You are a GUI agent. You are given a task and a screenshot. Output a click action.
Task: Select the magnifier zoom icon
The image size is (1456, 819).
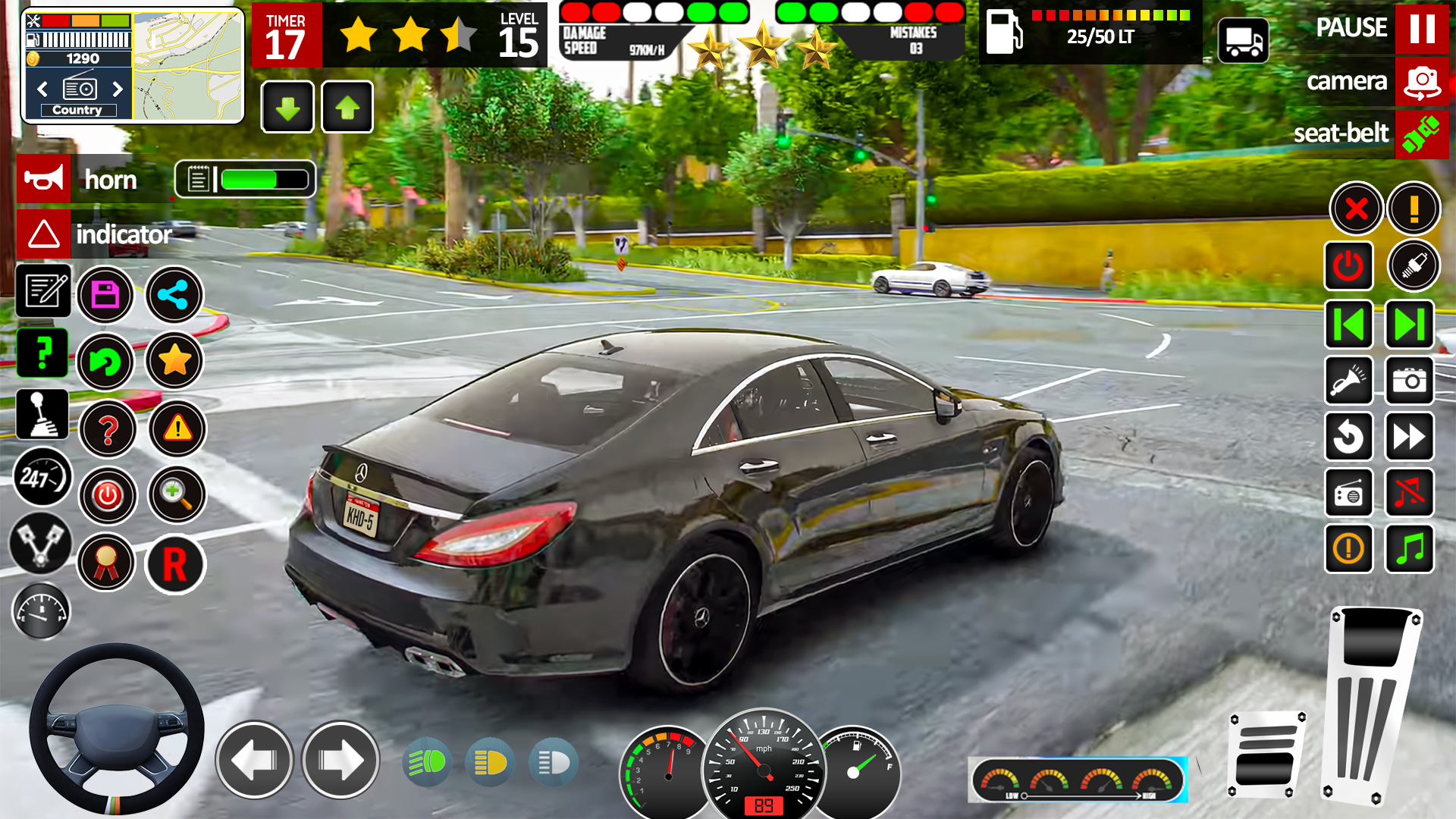tap(176, 495)
